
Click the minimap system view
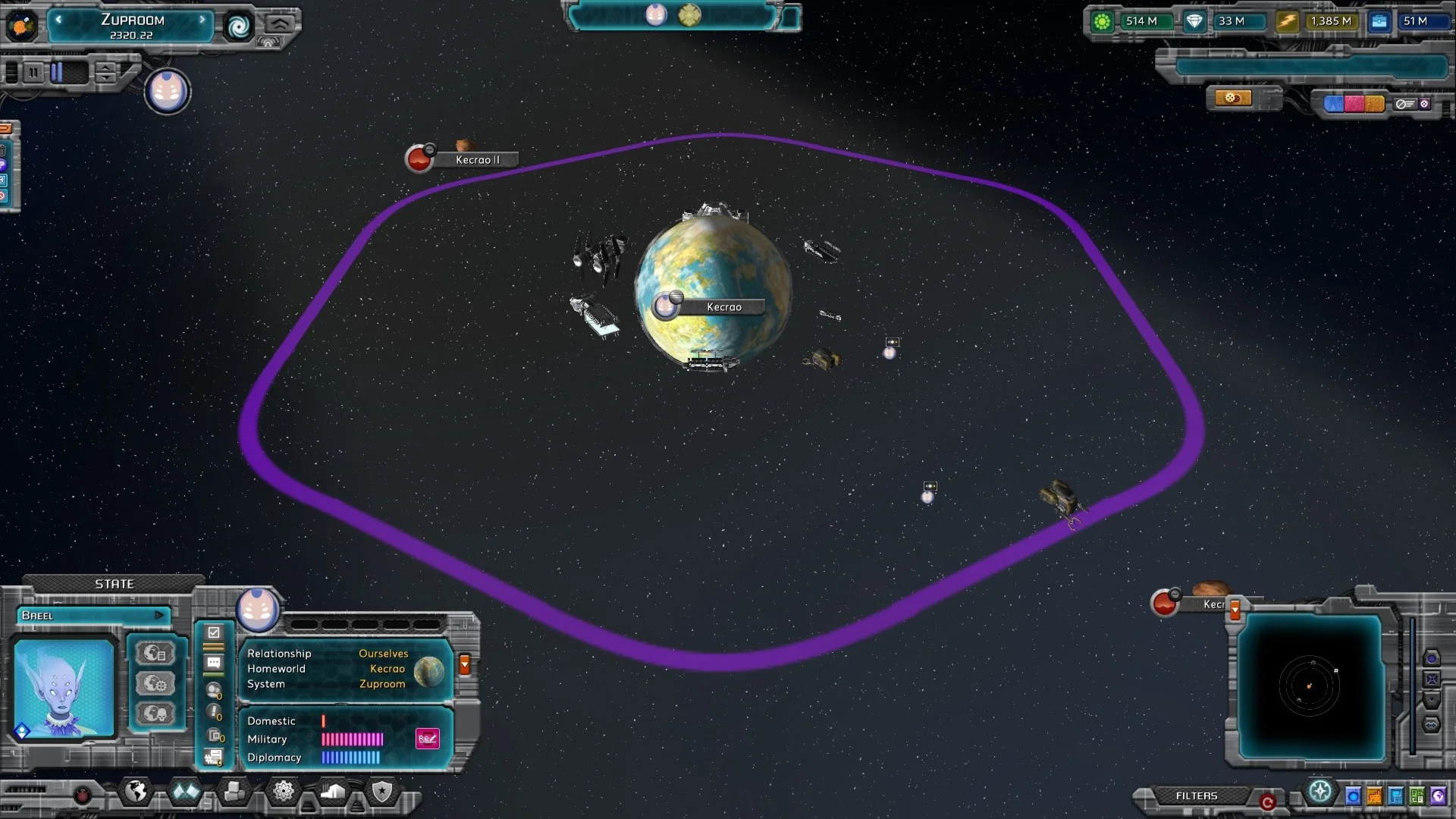pyautogui.click(x=1310, y=686)
